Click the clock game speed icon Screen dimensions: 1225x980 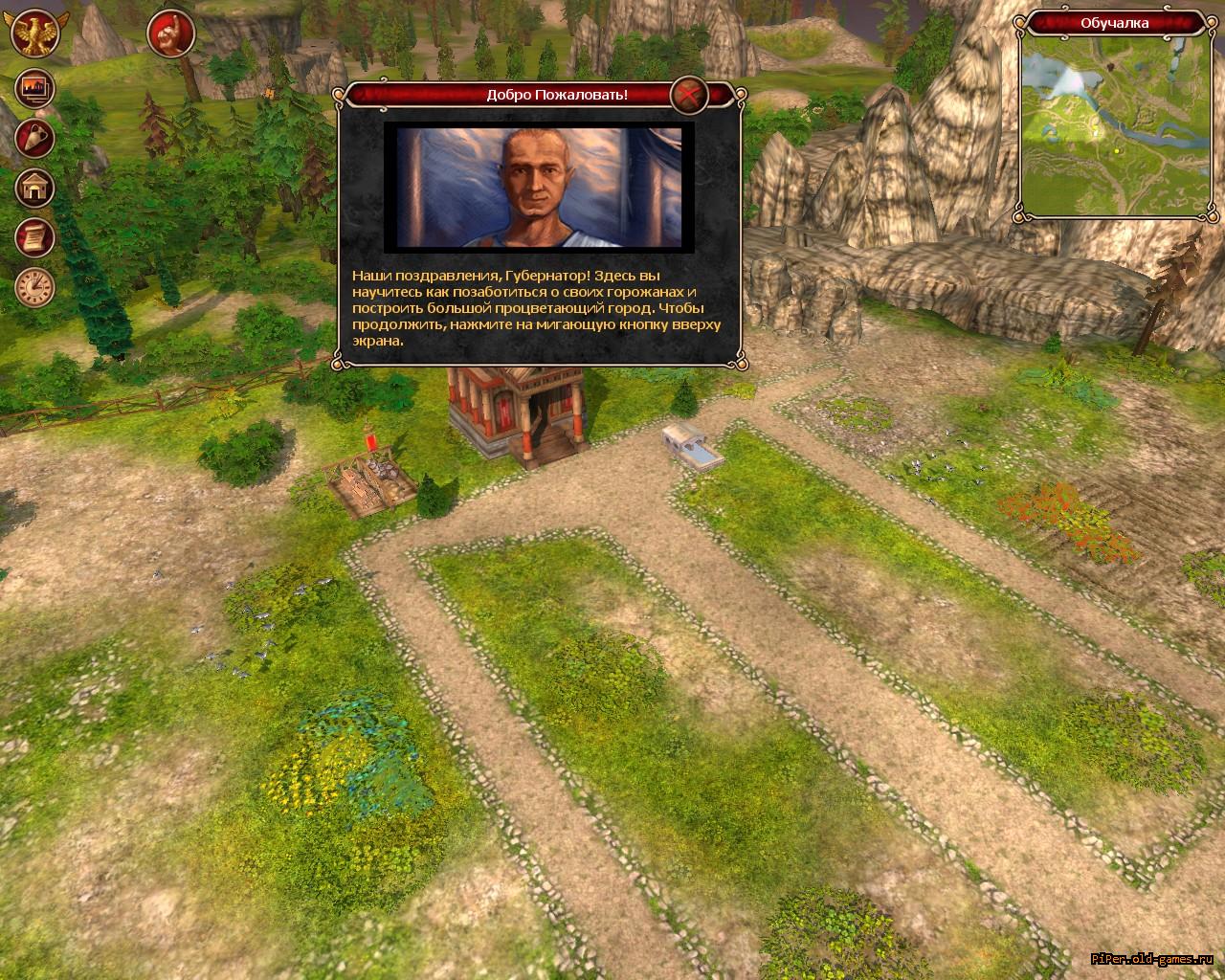(x=34, y=287)
